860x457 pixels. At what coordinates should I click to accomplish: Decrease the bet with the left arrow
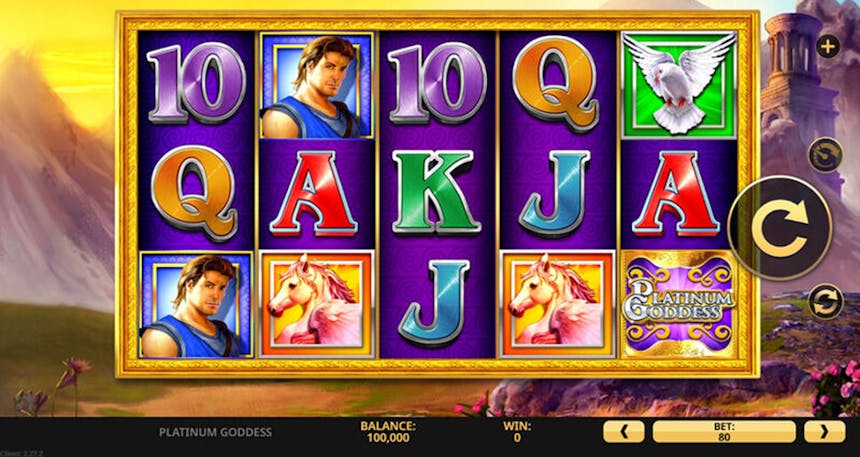[x=623, y=432]
